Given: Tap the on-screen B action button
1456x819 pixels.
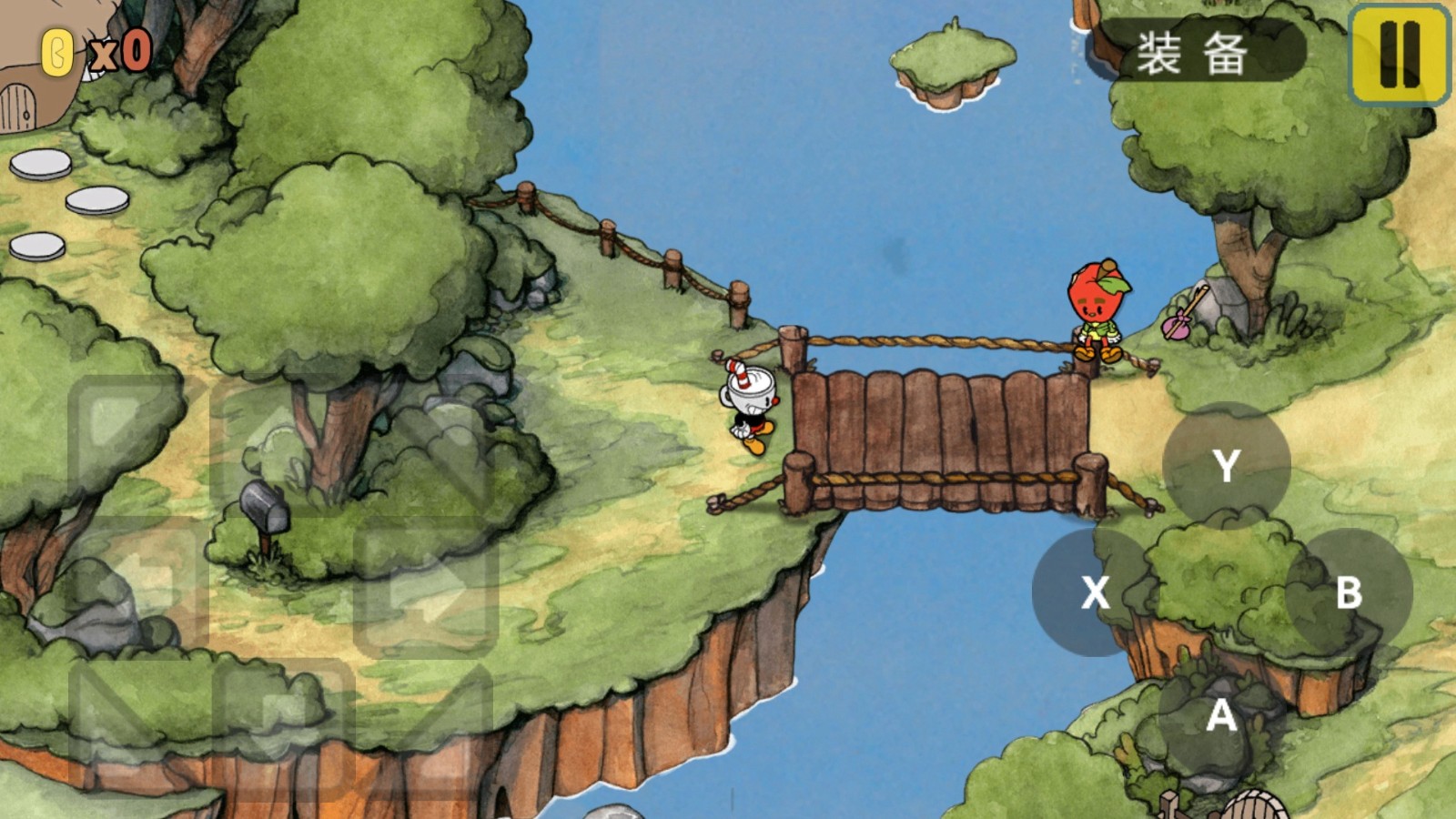Looking at the screenshot, I should coord(1349,592).
